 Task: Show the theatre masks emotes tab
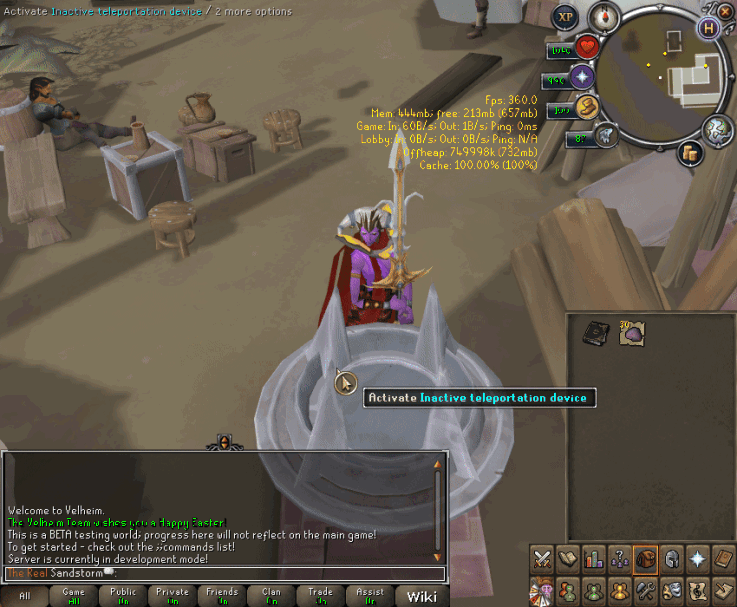(x=672, y=590)
